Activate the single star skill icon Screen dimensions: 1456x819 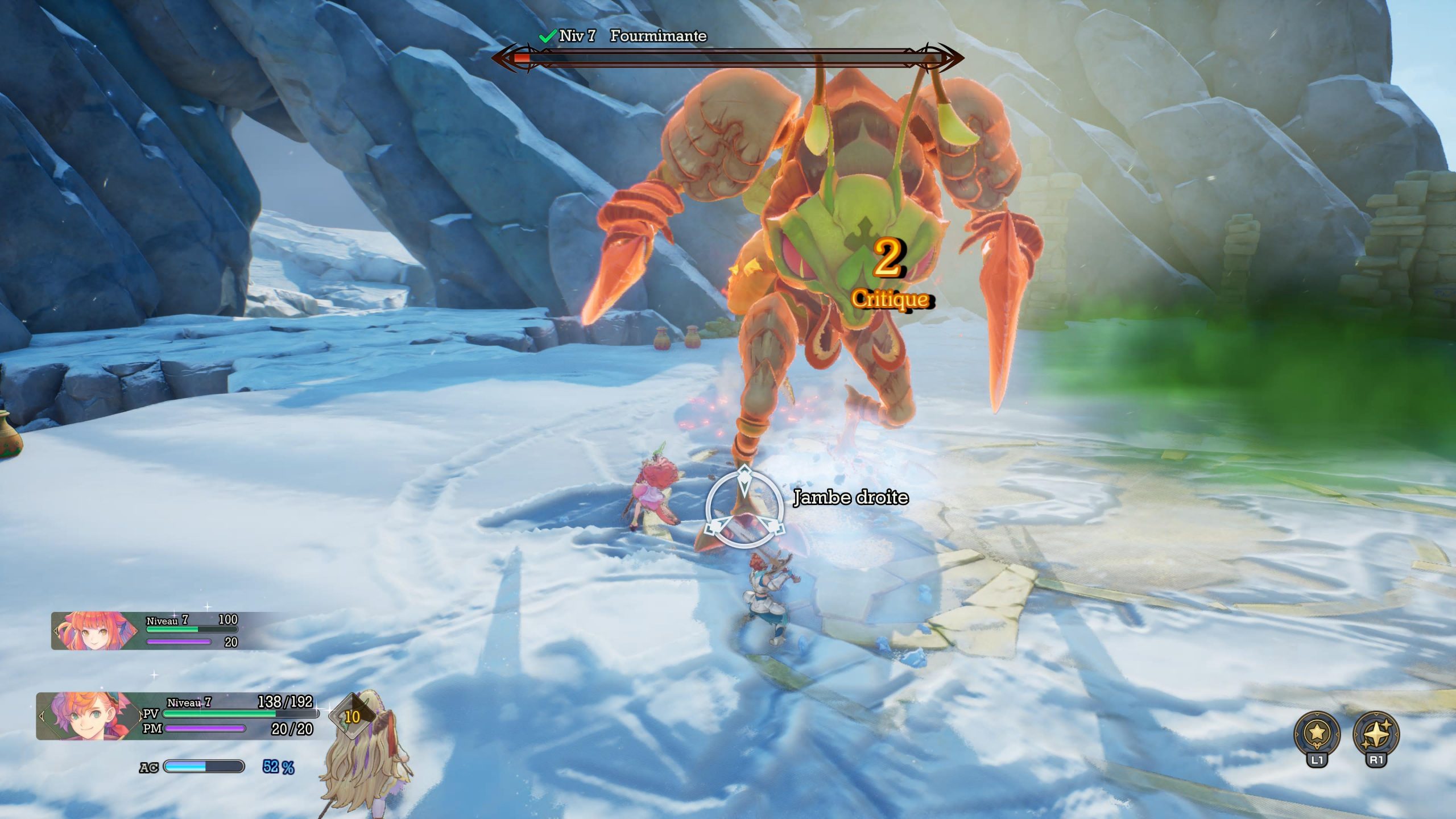[x=1317, y=734]
